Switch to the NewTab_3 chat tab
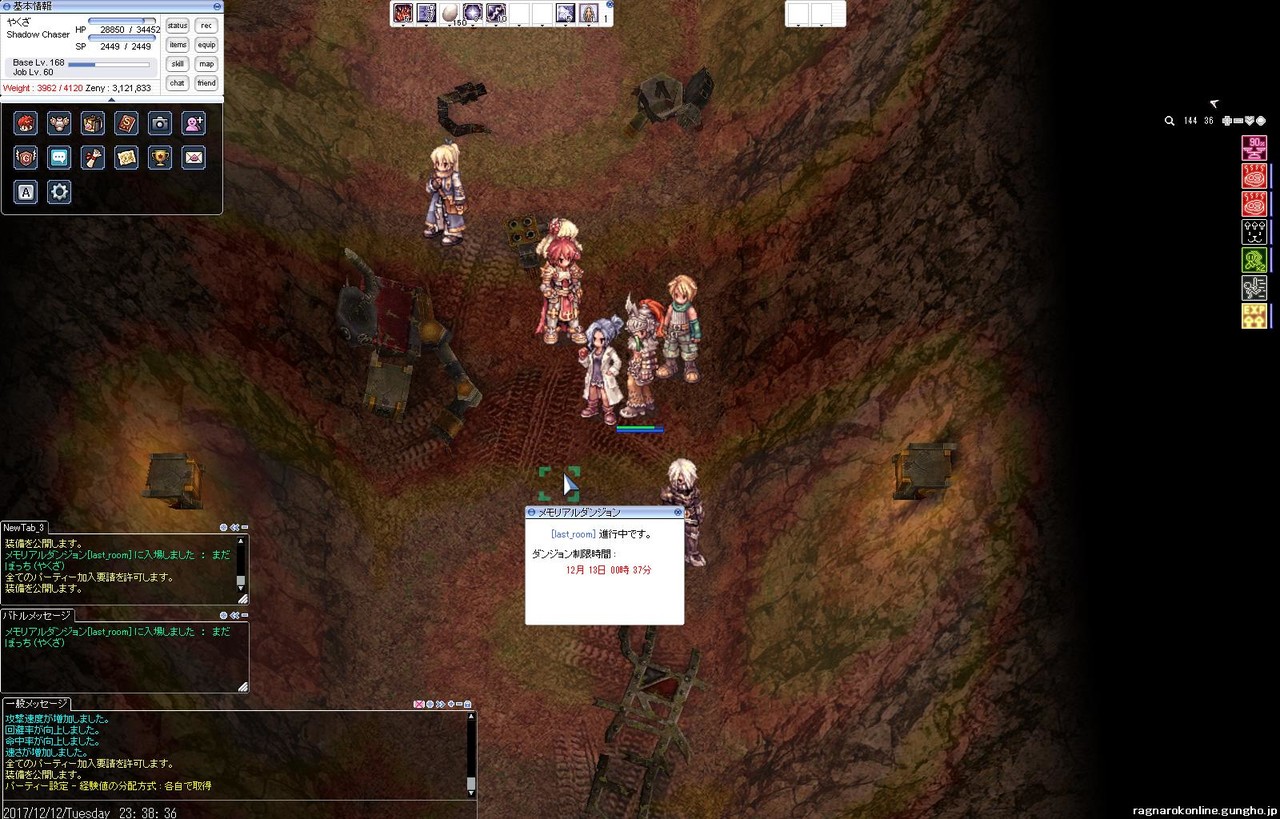The width and height of the screenshot is (1280, 819). [24, 528]
